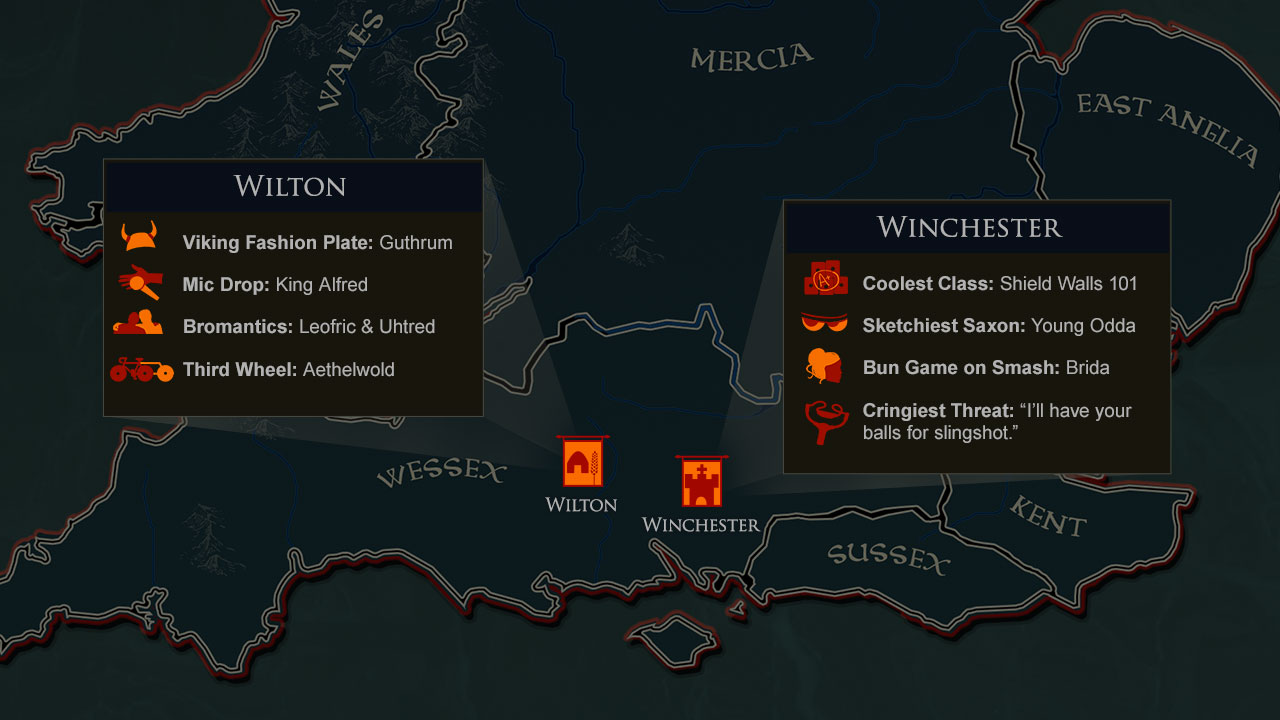Image resolution: width=1280 pixels, height=720 pixels.
Task: Select the Wilton banner map marker
Action: tap(582, 463)
